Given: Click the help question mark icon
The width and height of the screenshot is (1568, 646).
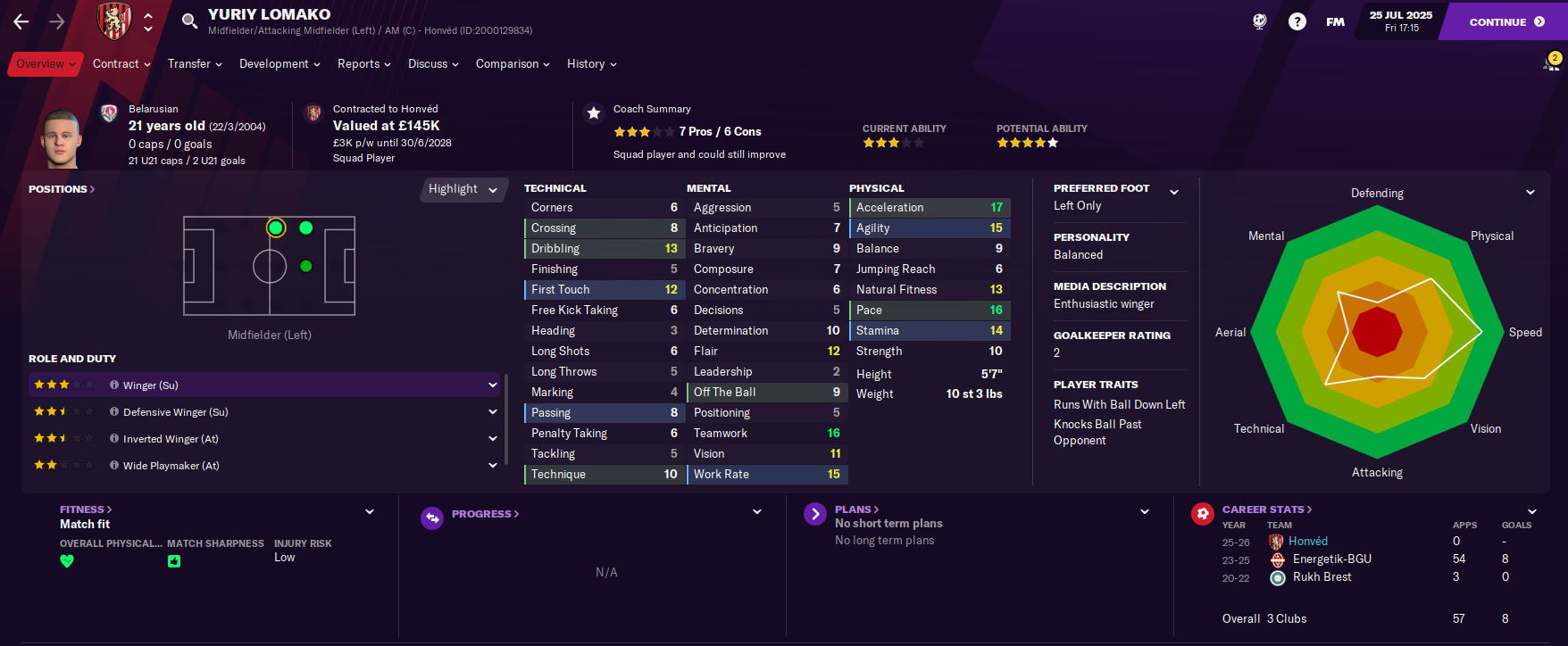Looking at the screenshot, I should 1297,22.
